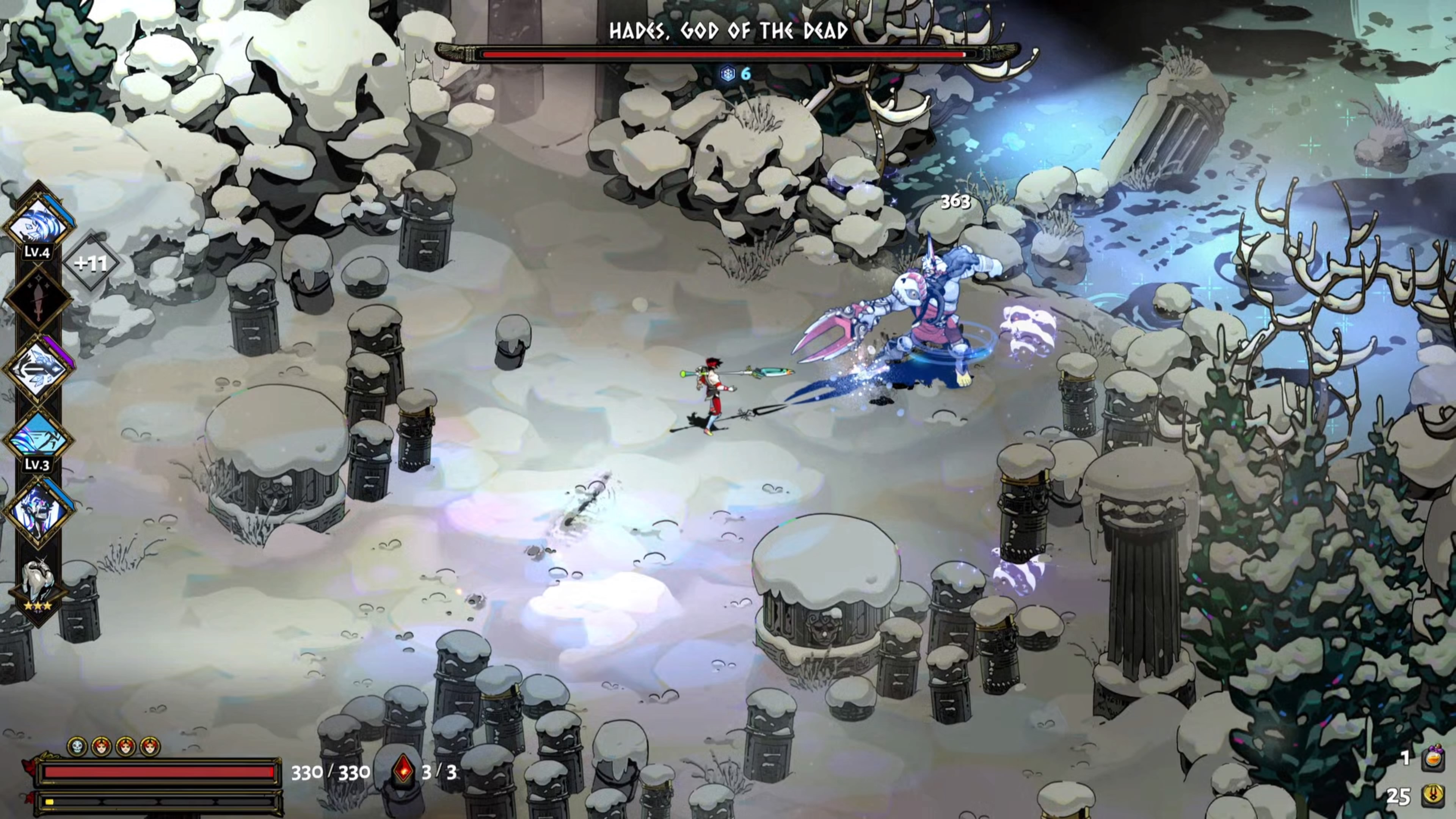Image resolution: width=1456 pixels, height=819 pixels.
Task: Click the skull Death Defiance charge
Action: (77, 747)
